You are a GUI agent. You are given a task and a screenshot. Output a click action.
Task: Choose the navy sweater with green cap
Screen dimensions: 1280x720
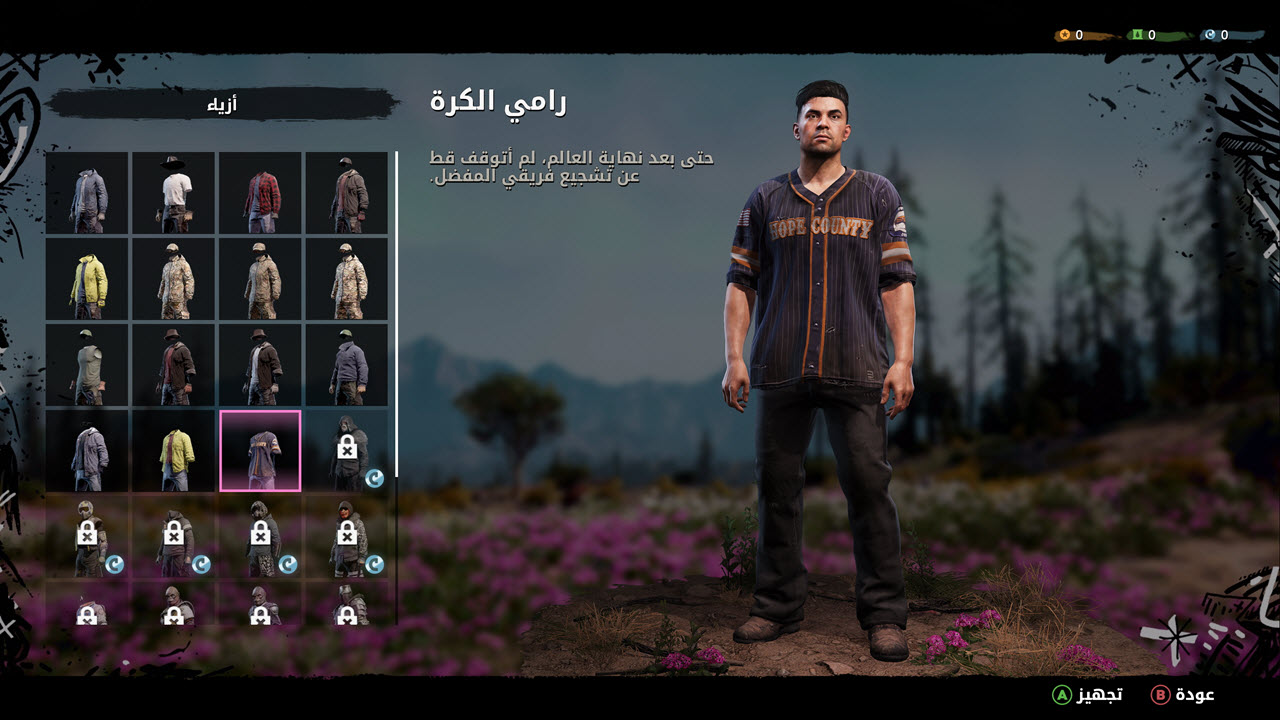click(x=347, y=365)
